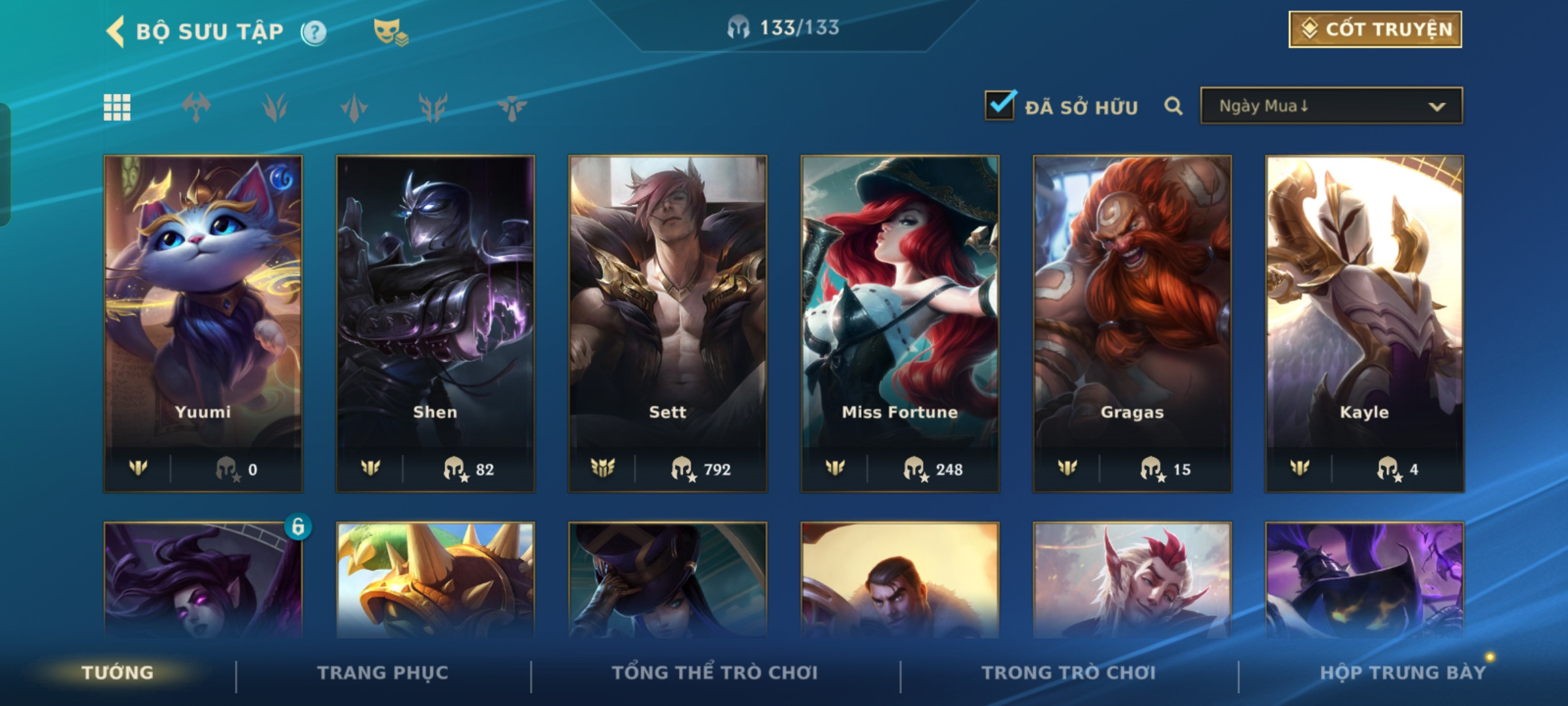Choose the Shen champion card
Image resolution: width=1568 pixels, height=706 pixels.
435,323
